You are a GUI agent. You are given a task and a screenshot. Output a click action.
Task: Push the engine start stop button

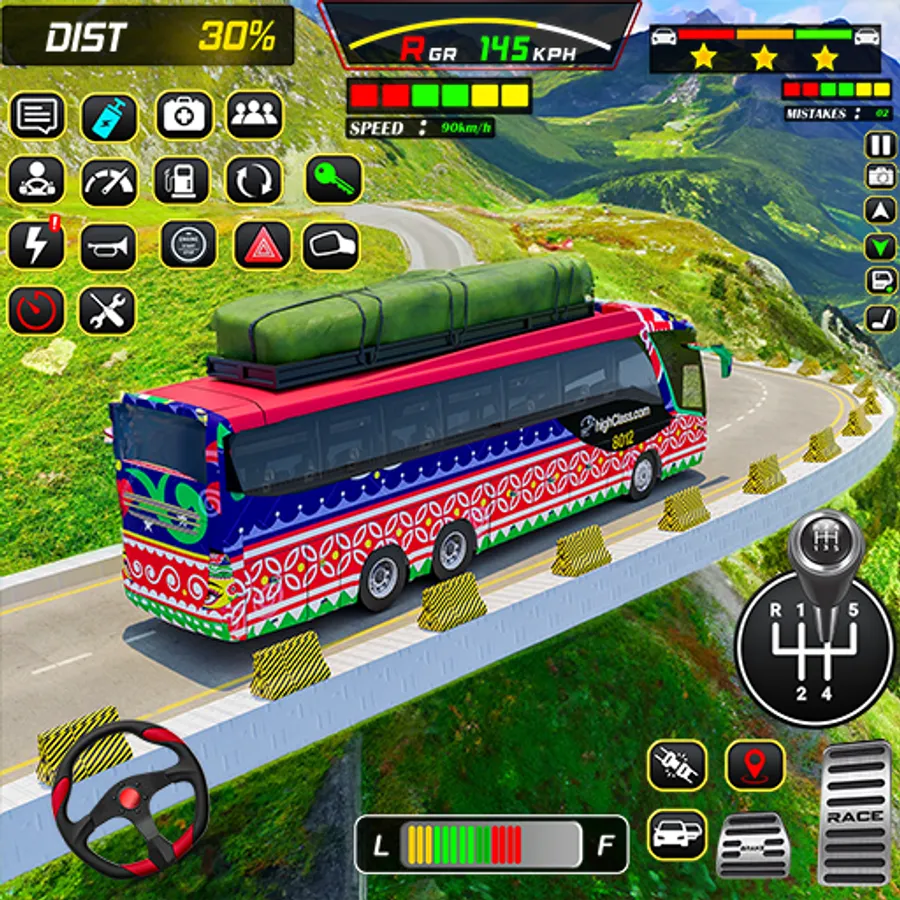click(188, 245)
